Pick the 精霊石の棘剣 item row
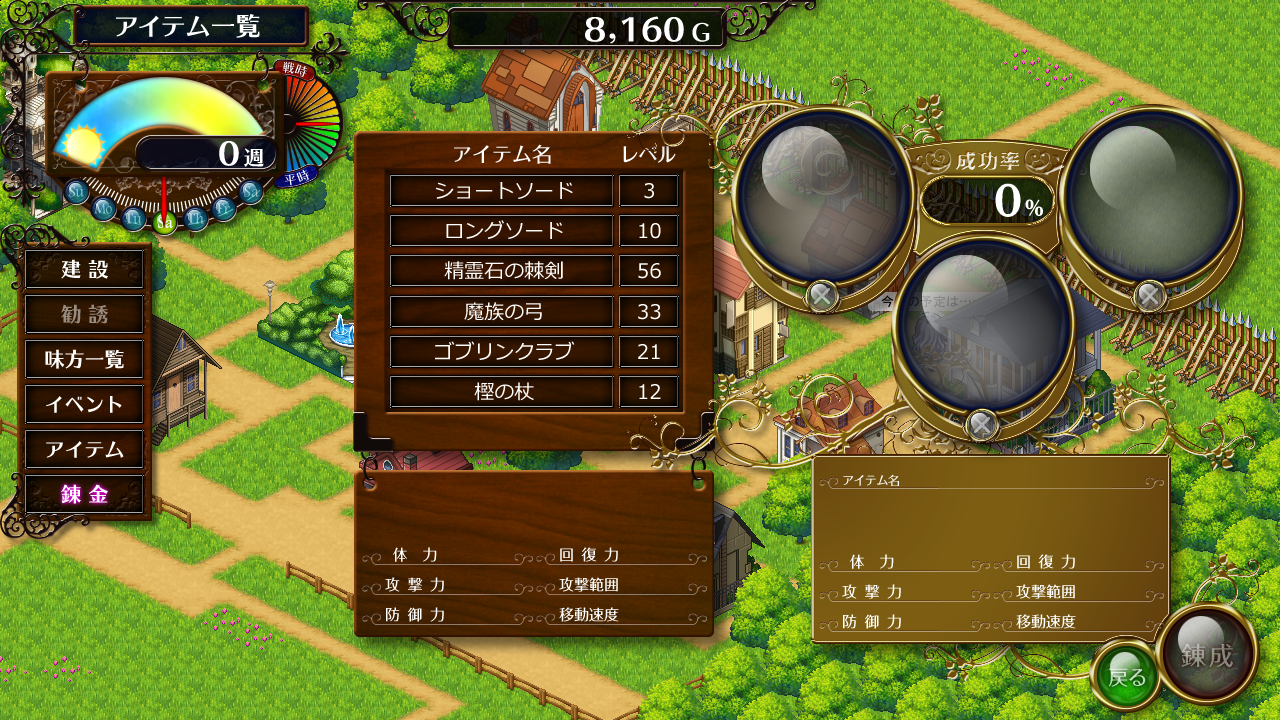The width and height of the screenshot is (1280, 720). (x=501, y=271)
